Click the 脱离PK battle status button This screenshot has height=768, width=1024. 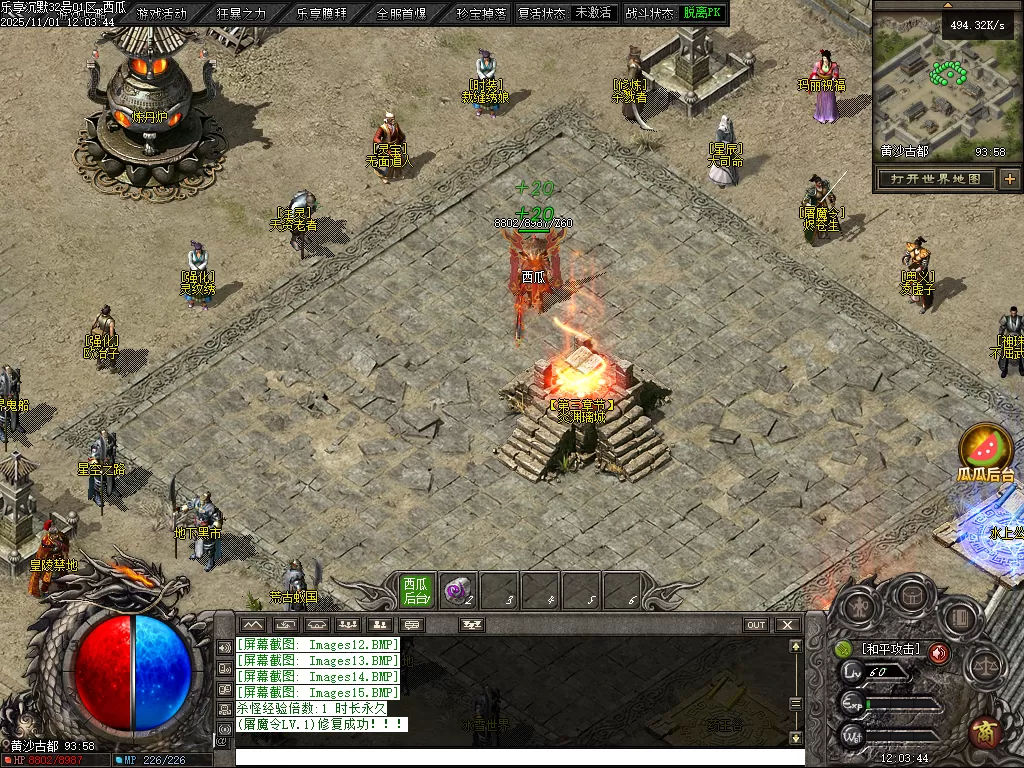pyautogui.click(x=702, y=13)
